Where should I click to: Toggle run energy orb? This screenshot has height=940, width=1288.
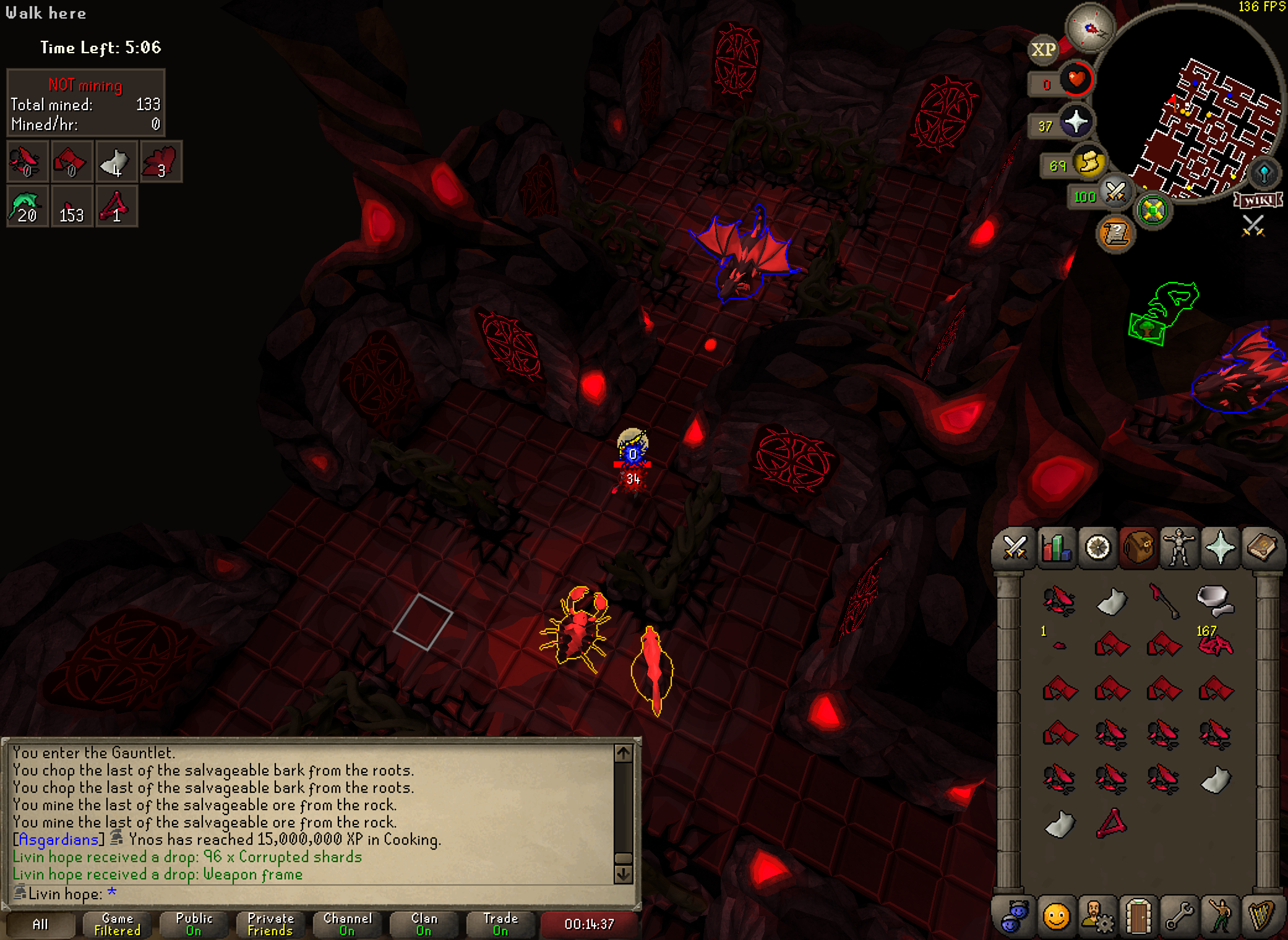coord(1089,163)
